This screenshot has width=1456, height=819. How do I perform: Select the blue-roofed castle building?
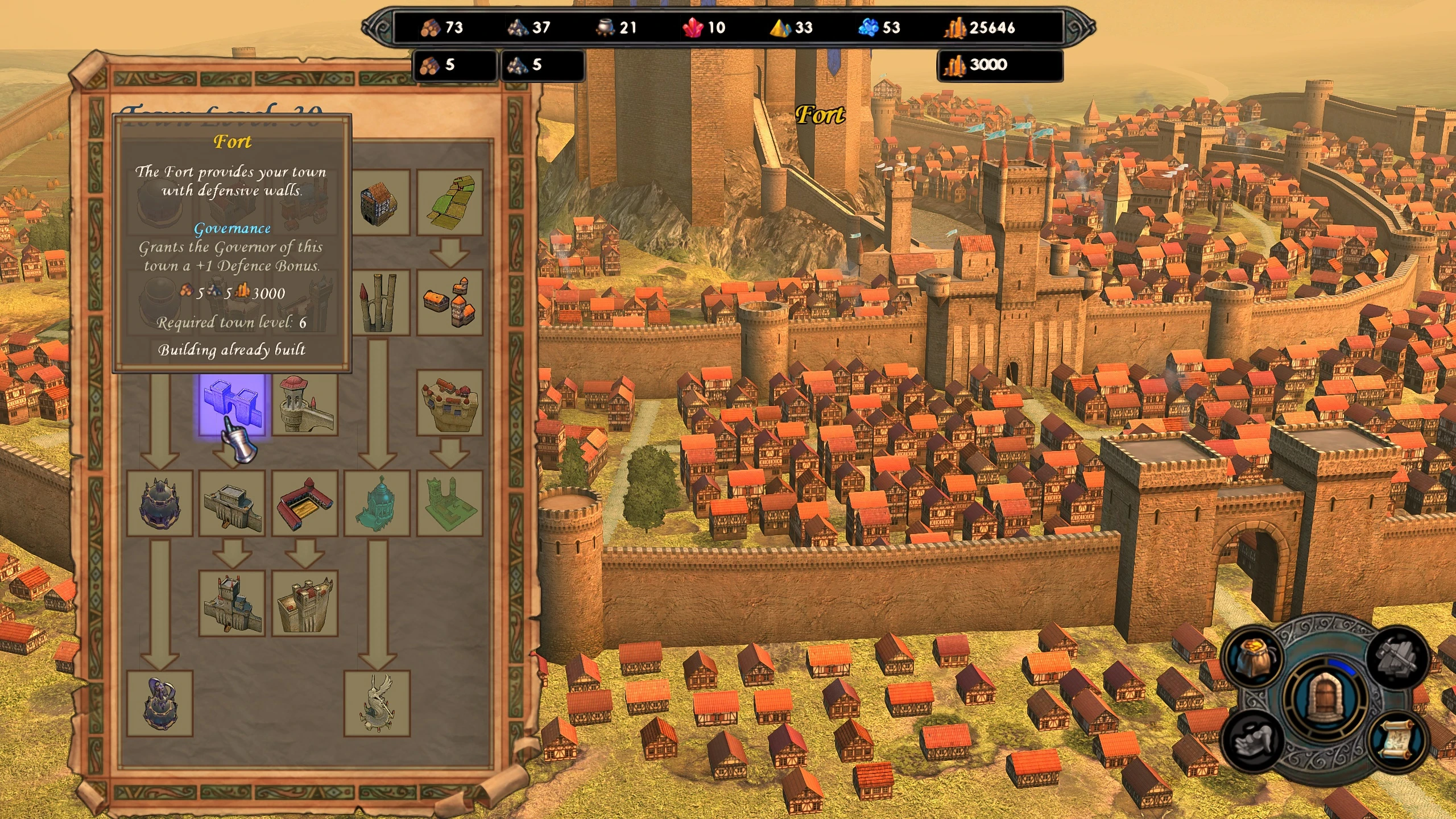231,603
